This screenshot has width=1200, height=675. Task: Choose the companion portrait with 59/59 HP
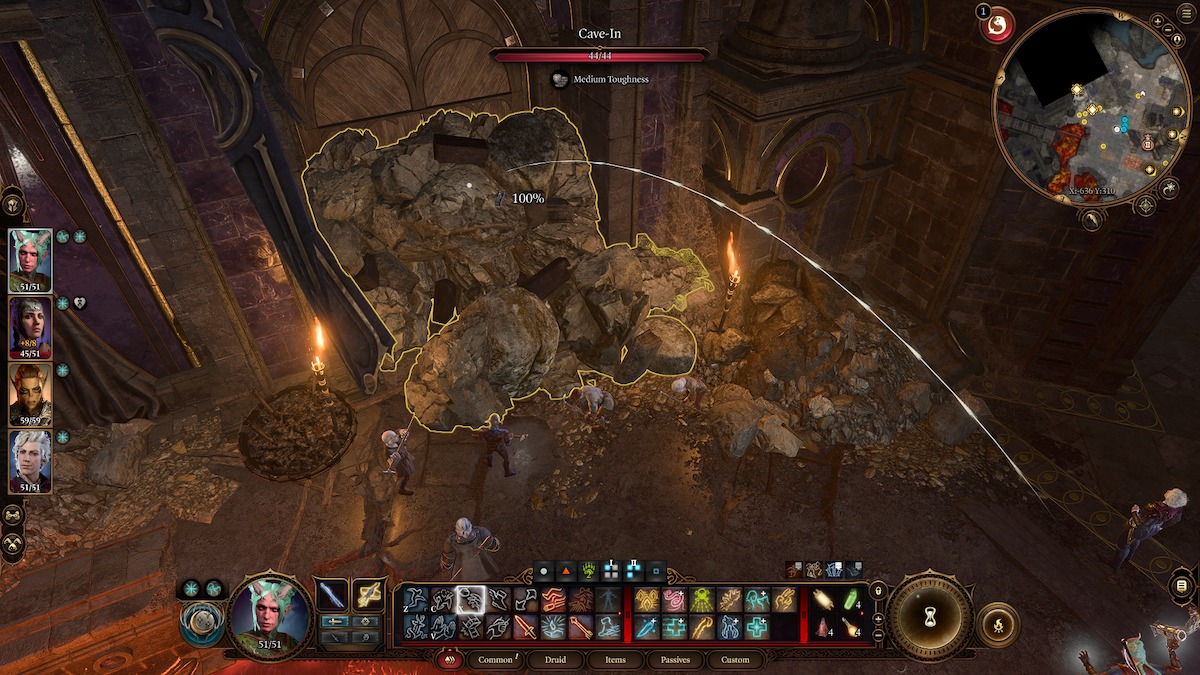(x=31, y=394)
